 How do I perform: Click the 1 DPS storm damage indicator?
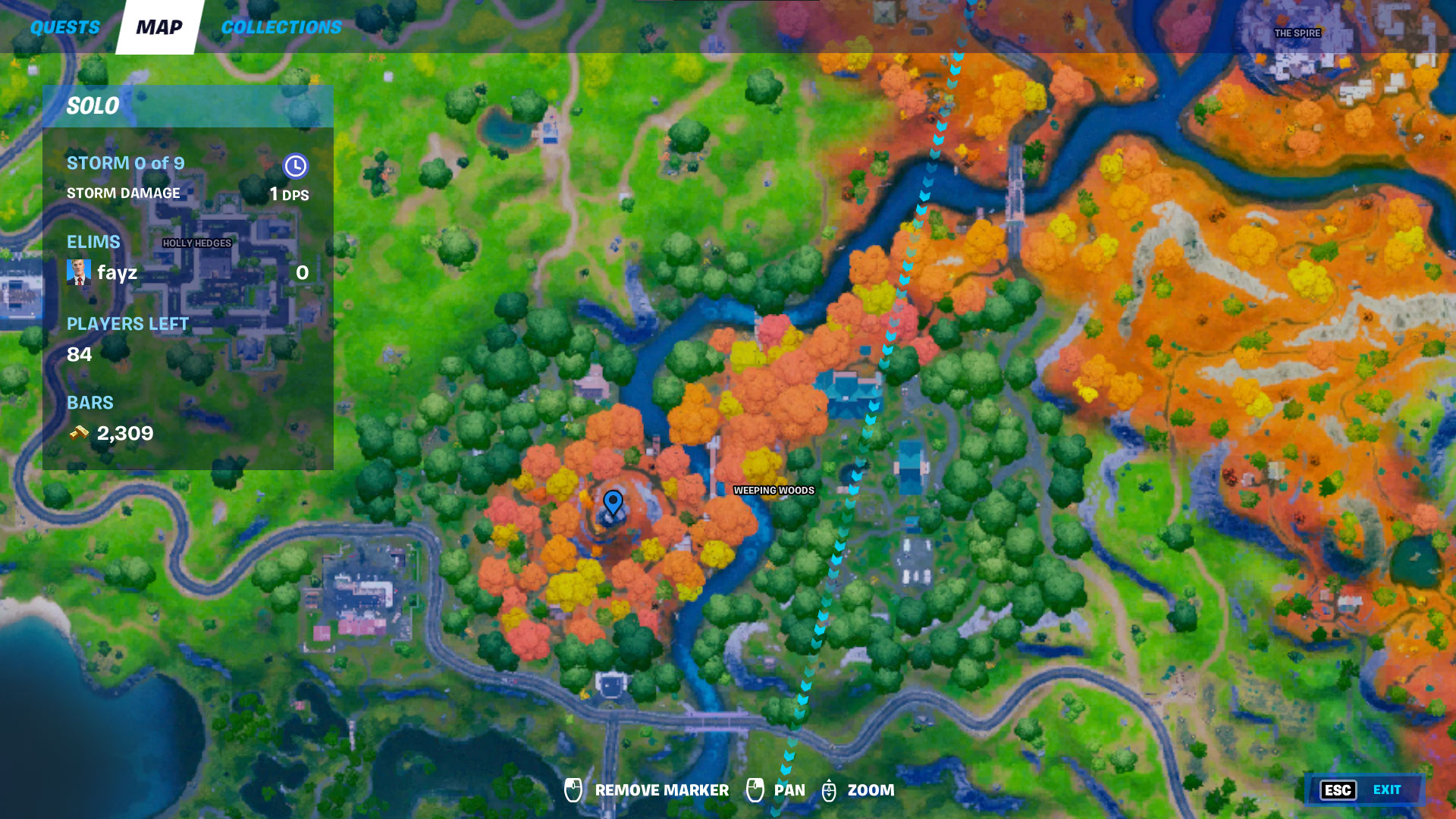point(289,193)
